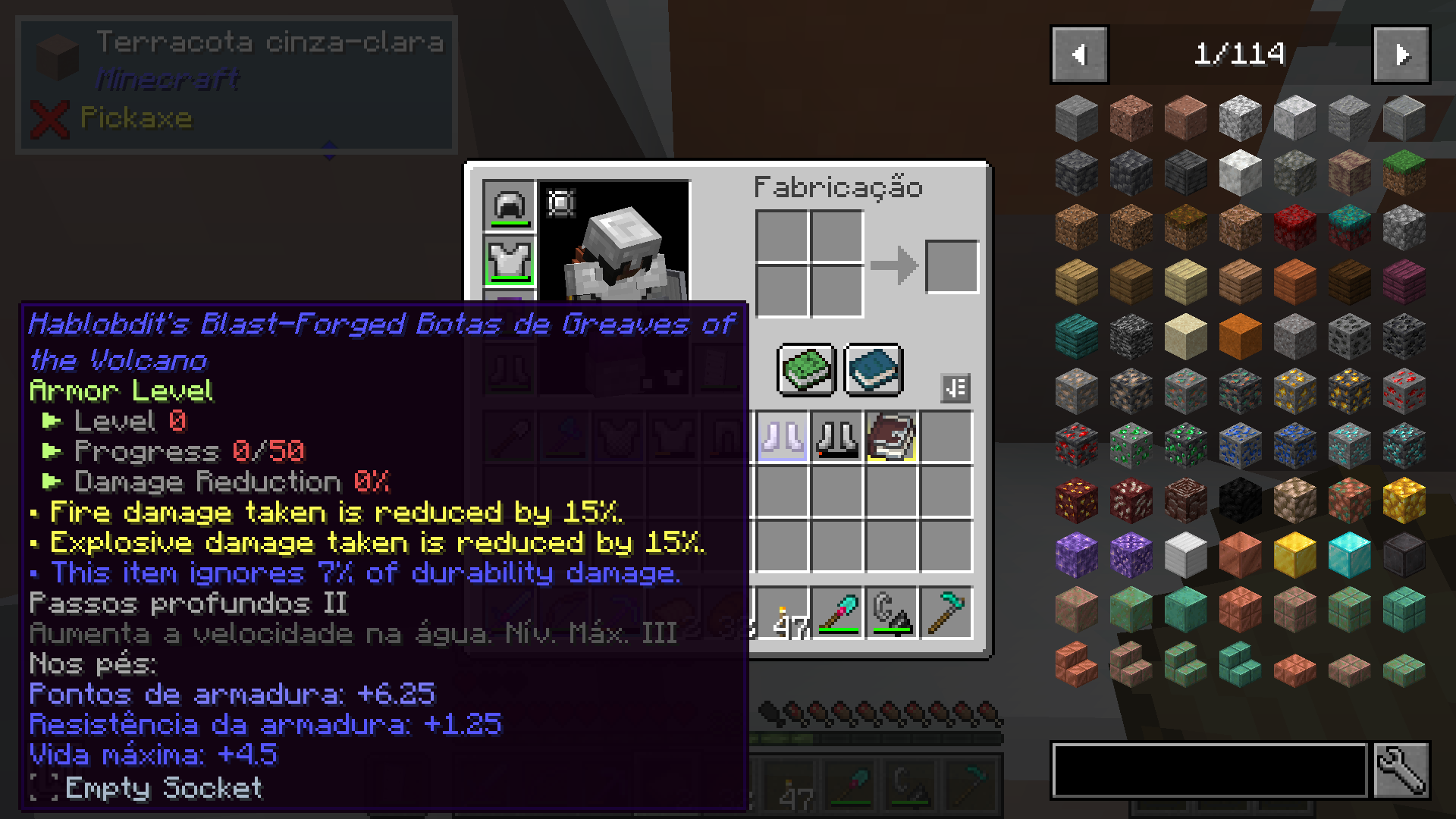This screenshot has width=1456, height=819.
Task: Click the 1/114 page indicator
Action: pos(1241,54)
